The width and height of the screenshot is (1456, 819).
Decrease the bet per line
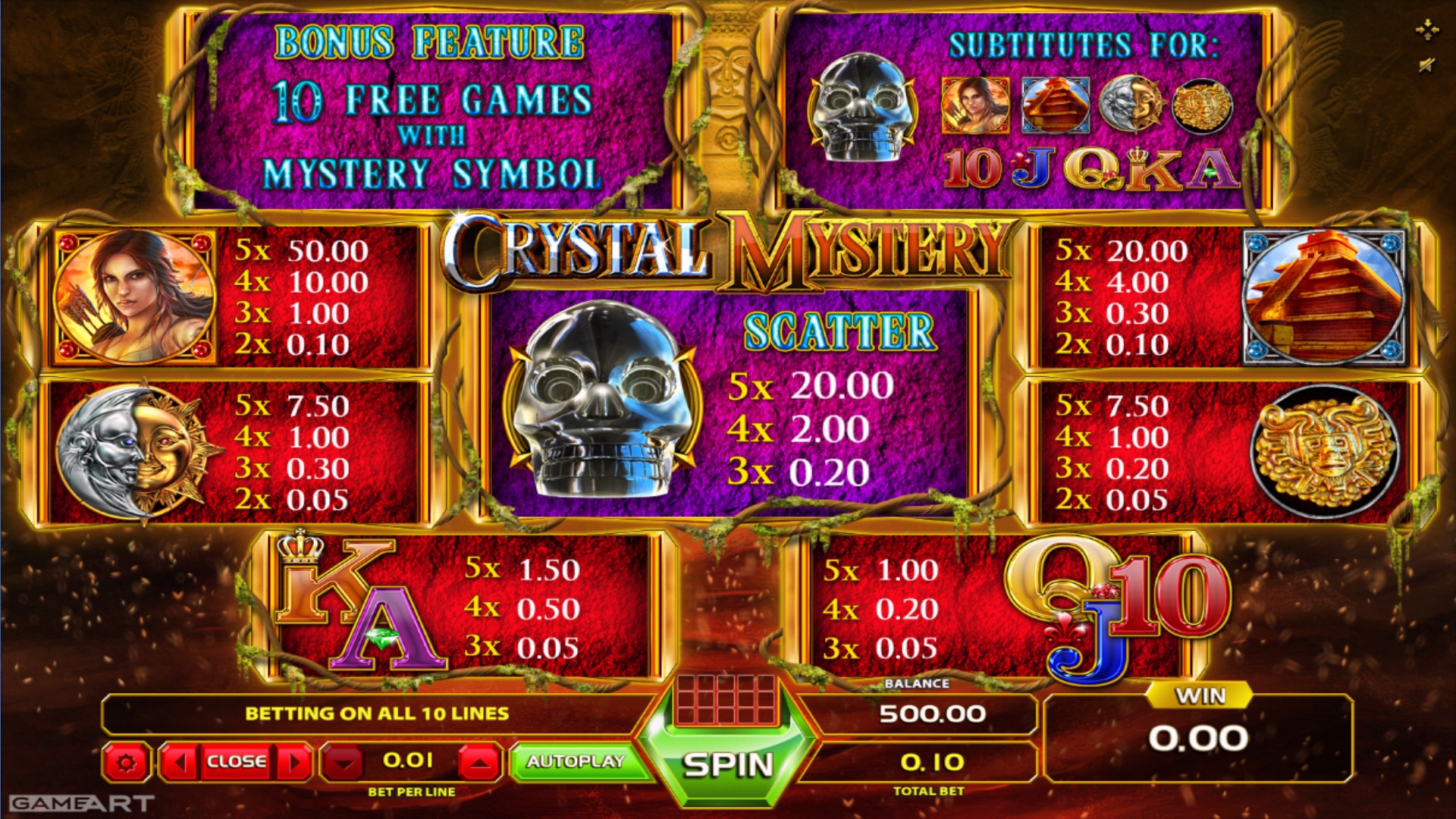click(x=344, y=761)
